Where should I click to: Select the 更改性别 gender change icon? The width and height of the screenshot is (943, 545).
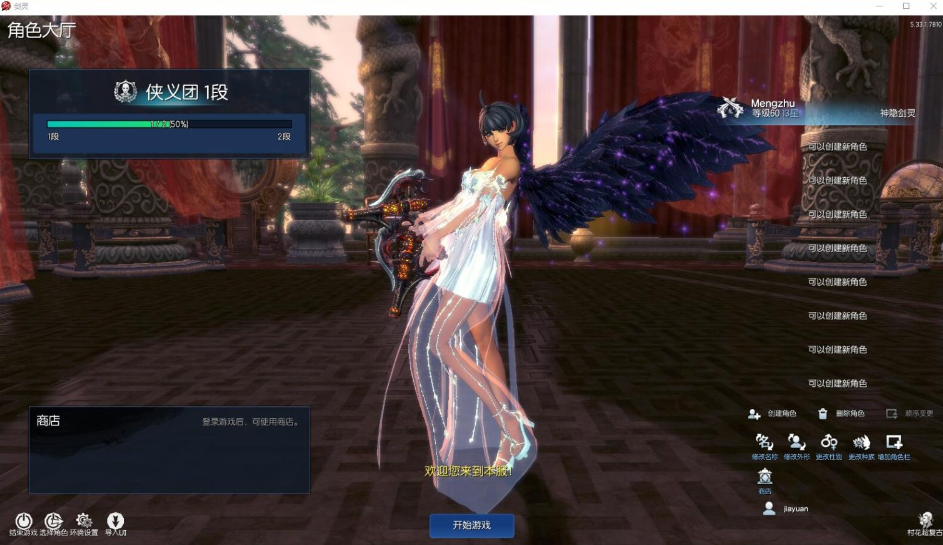click(x=829, y=442)
